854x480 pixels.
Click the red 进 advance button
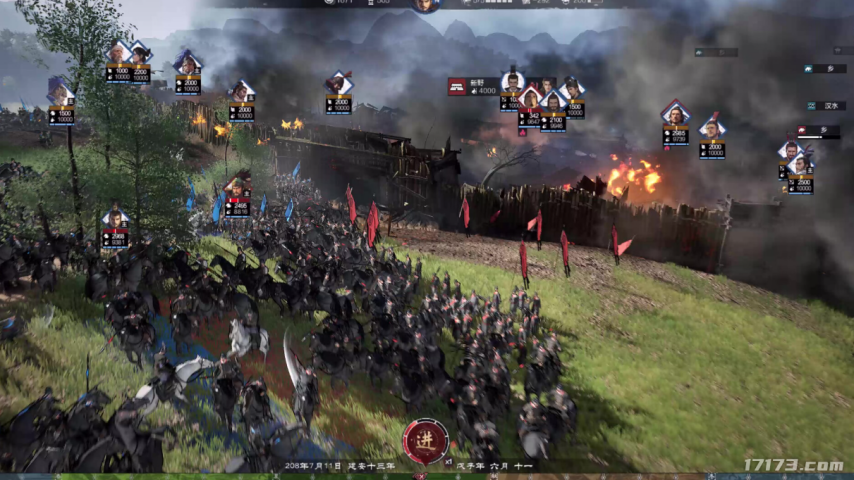[x=426, y=441]
